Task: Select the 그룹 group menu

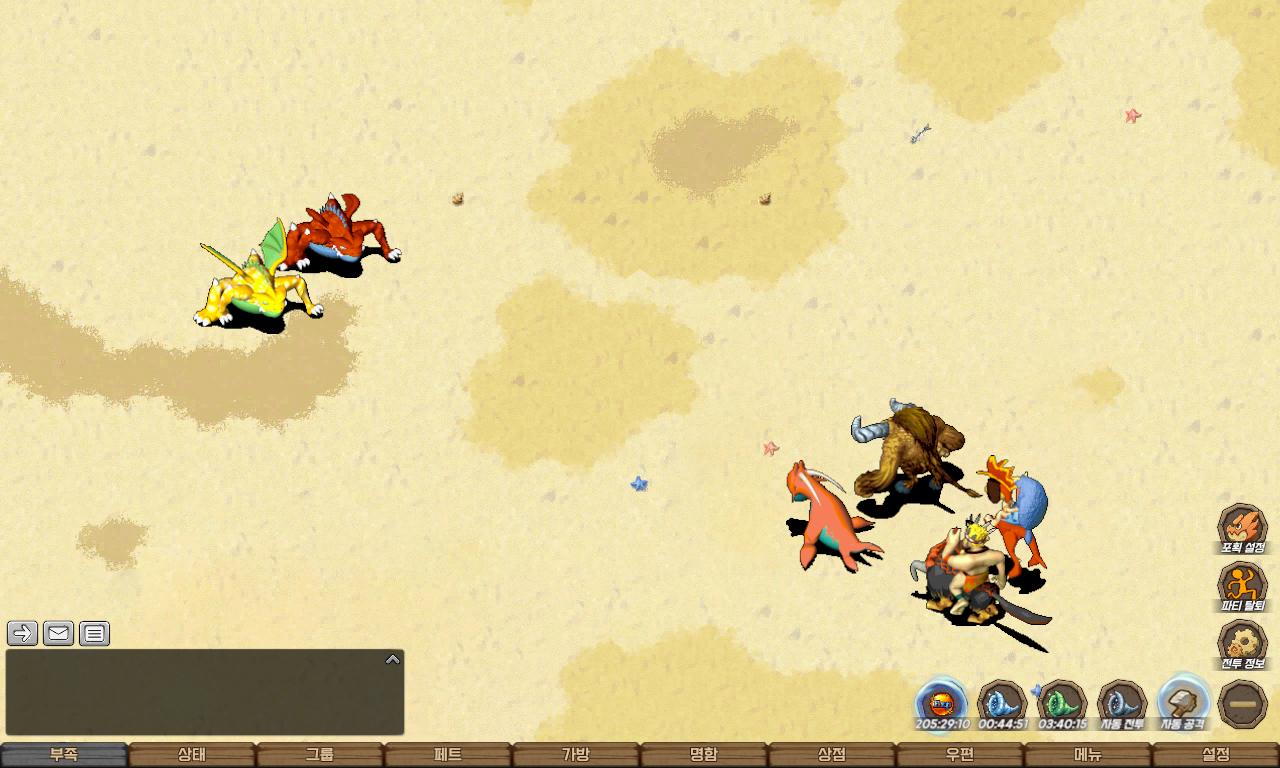Action: pos(320,755)
